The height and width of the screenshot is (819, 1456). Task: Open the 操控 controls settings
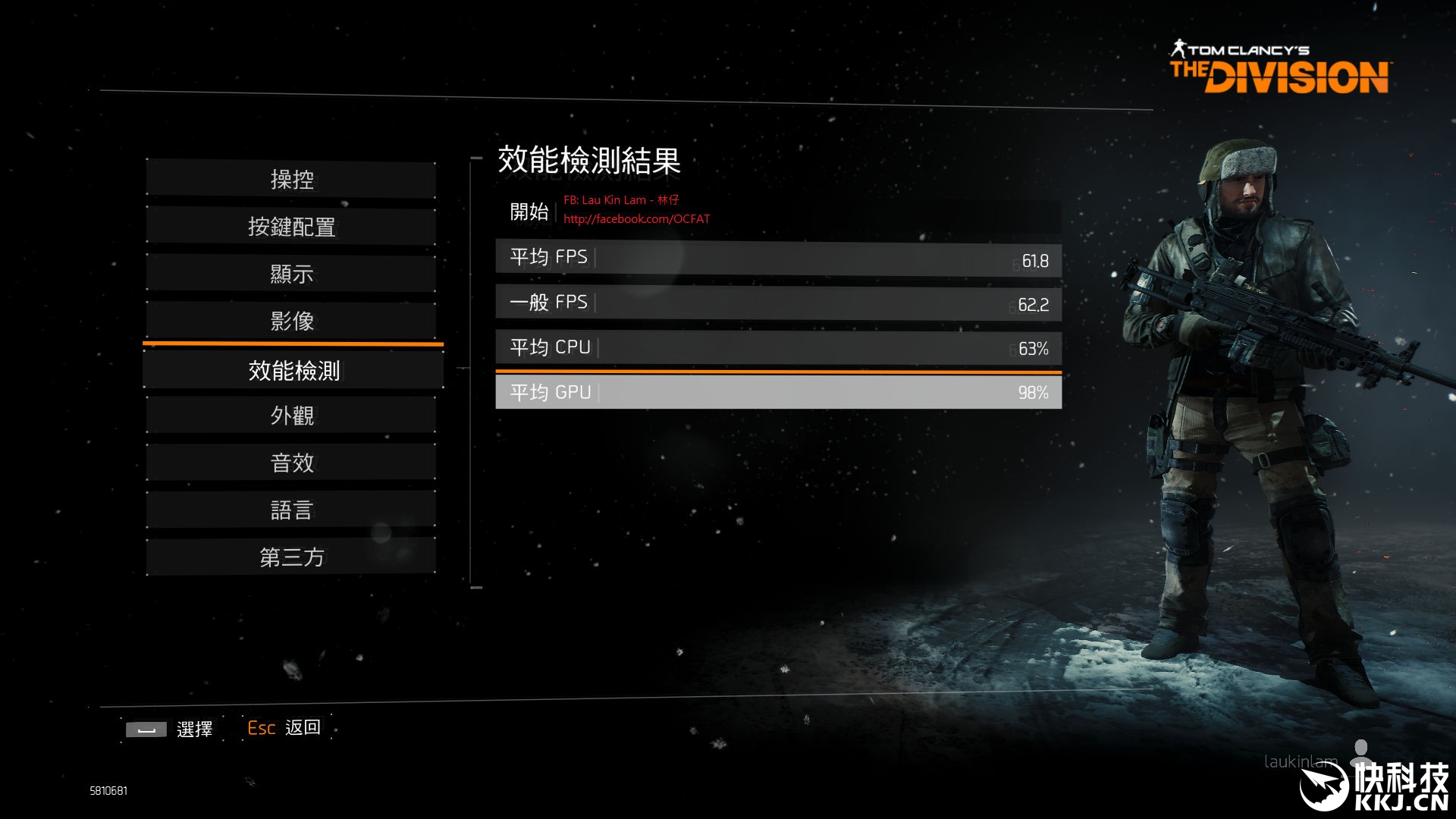point(291,180)
